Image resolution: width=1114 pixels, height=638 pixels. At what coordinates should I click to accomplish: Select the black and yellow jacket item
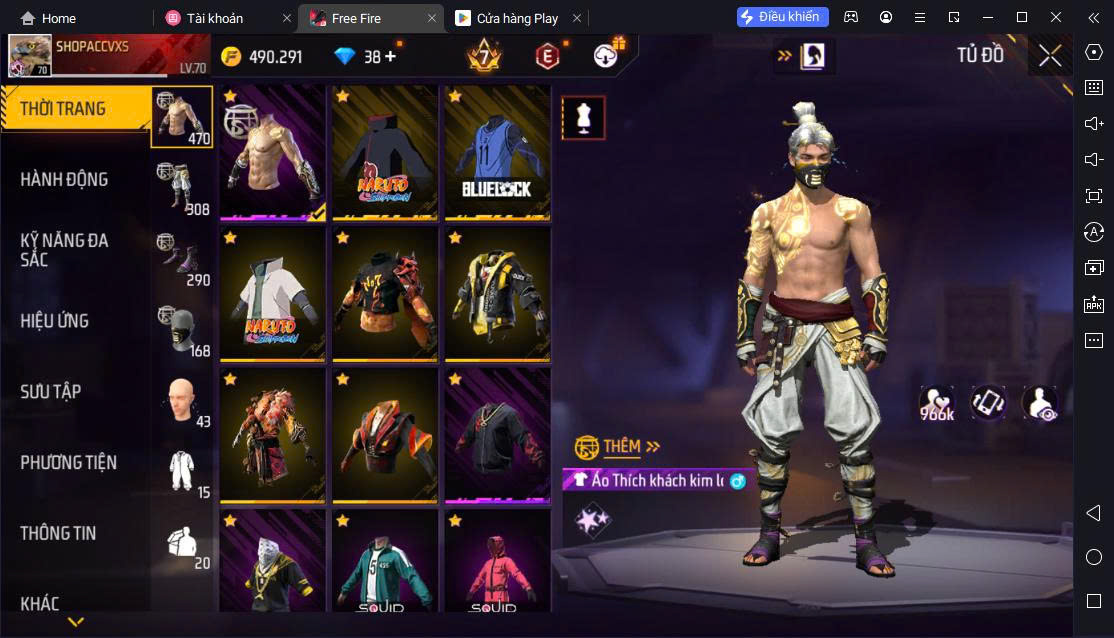click(x=497, y=294)
